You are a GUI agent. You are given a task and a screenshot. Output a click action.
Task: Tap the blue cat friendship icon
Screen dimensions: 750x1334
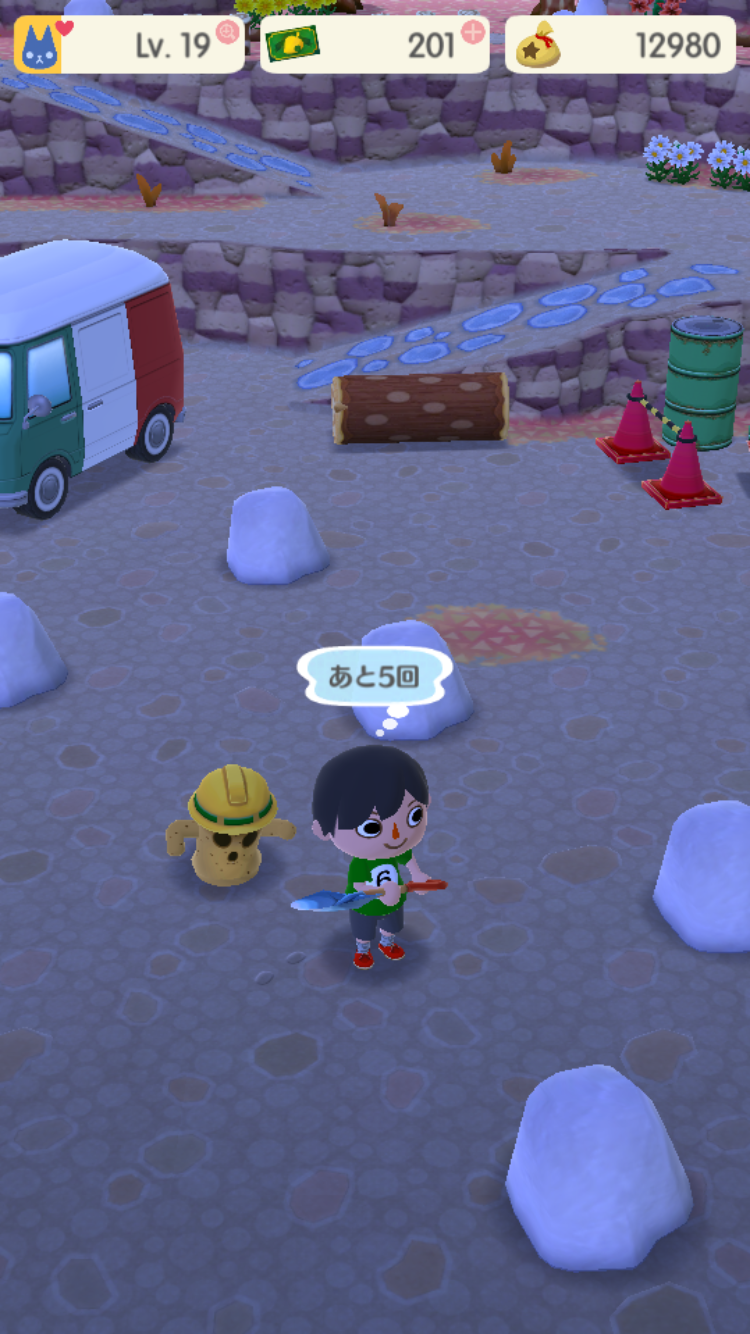[x=38, y=46]
